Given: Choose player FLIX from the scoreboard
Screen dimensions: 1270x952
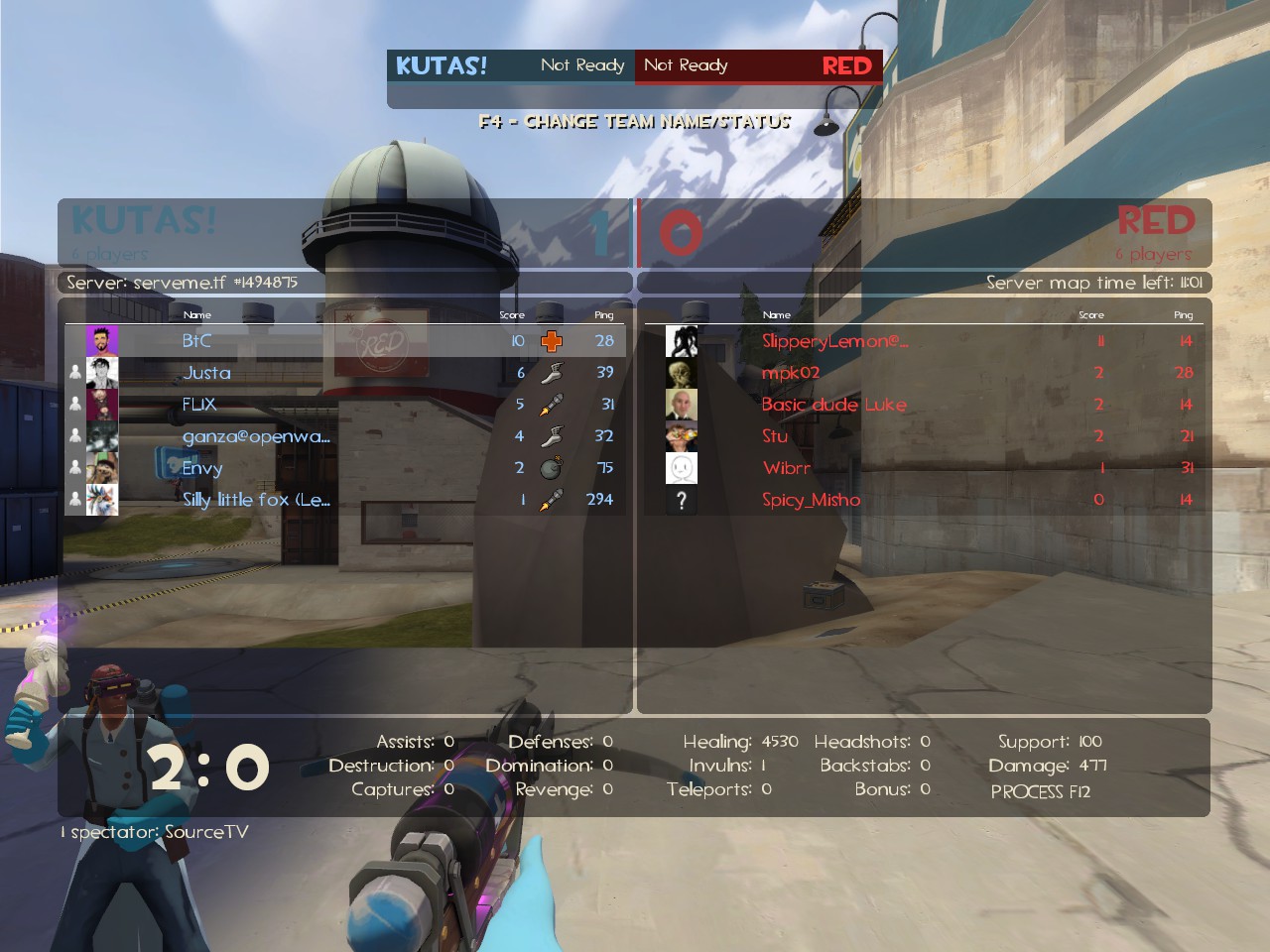Looking at the screenshot, I should [x=198, y=405].
